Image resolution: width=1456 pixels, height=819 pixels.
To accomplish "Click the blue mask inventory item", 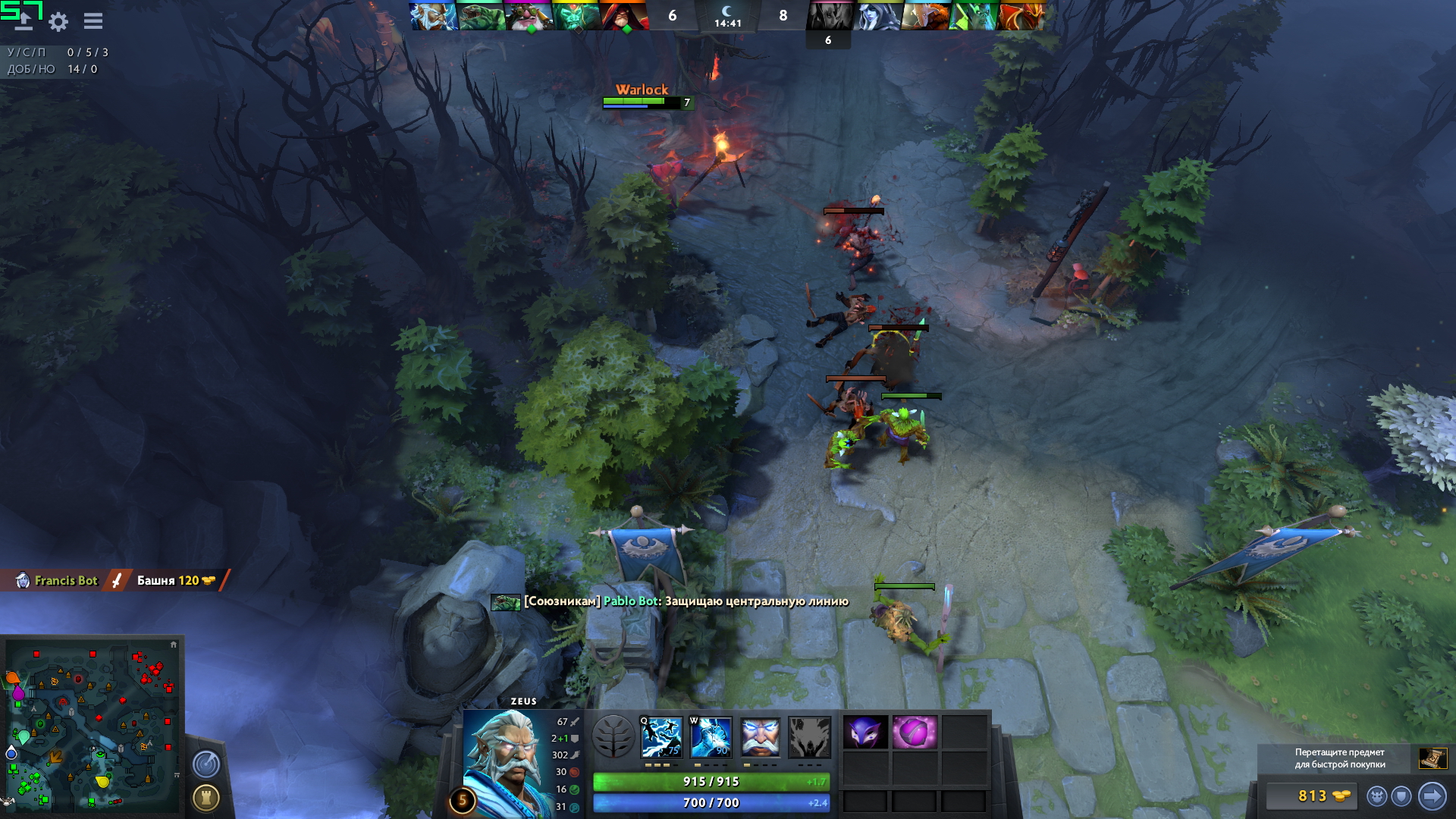I will (x=865, y=733).
